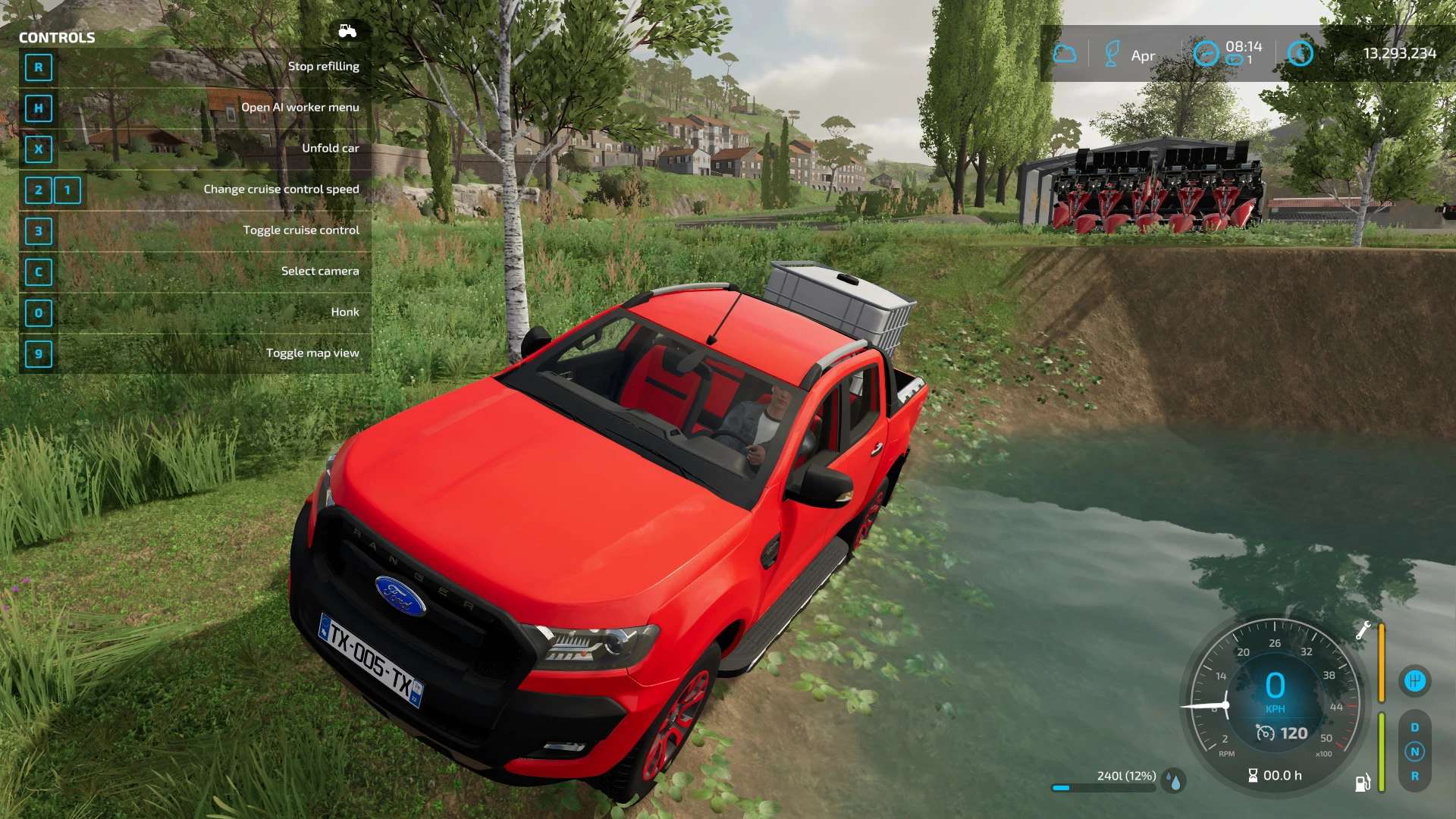Choose the R reverse gear indicator
This screenshot has width=1456, height=819.
1414,776
